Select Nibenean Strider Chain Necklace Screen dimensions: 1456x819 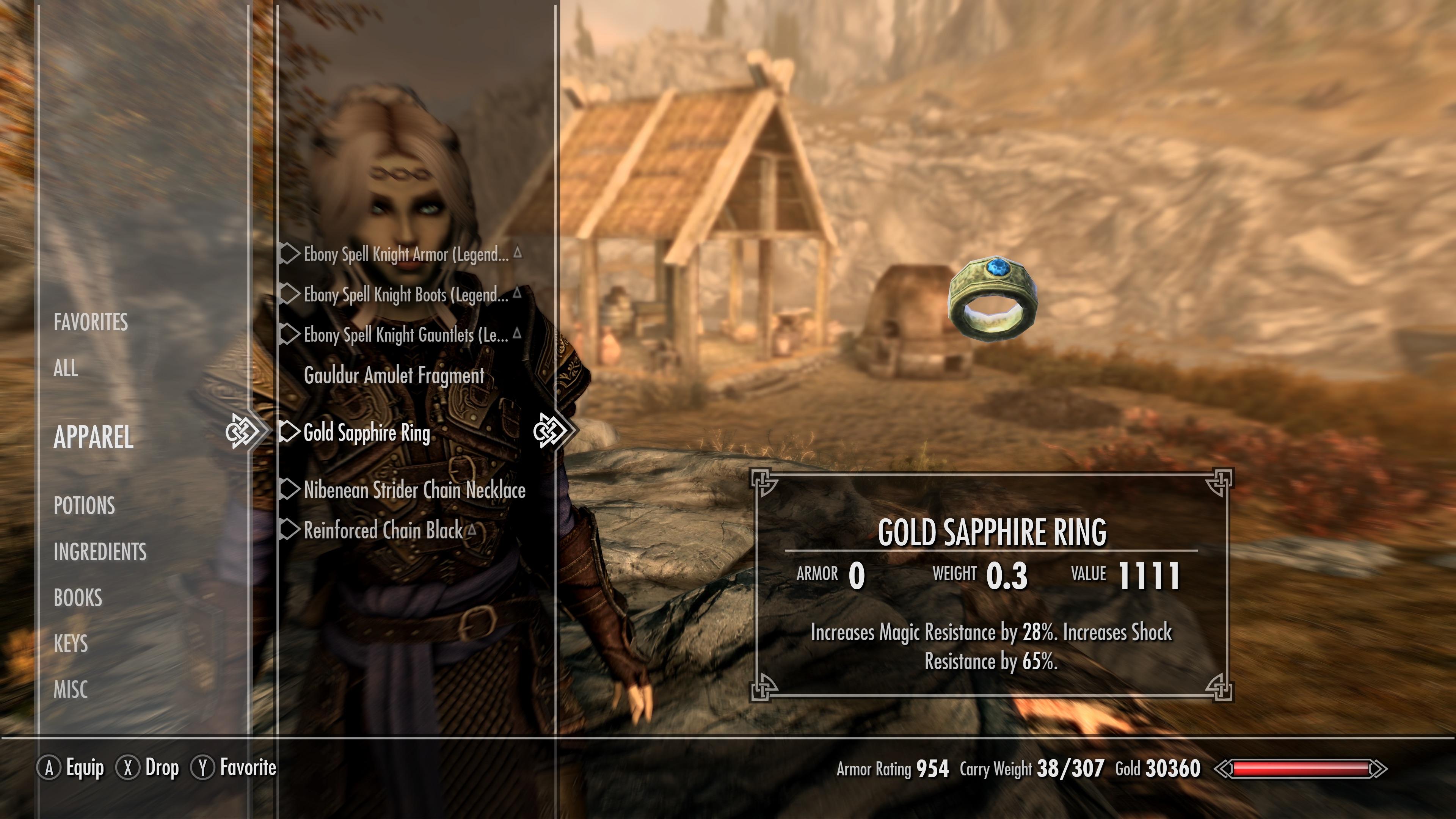pos(414,490)
